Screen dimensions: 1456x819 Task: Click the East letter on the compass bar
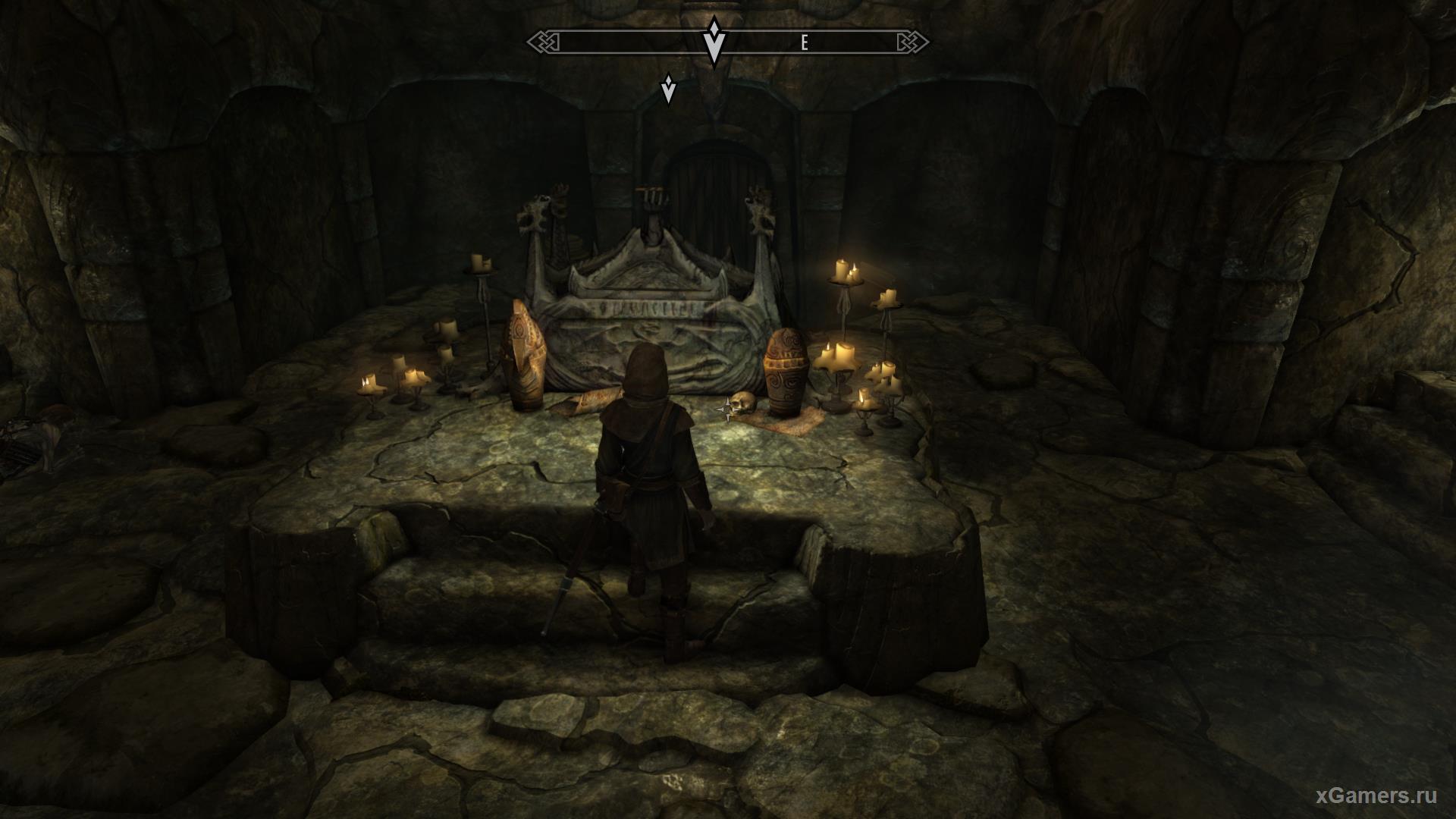[805, 43]
